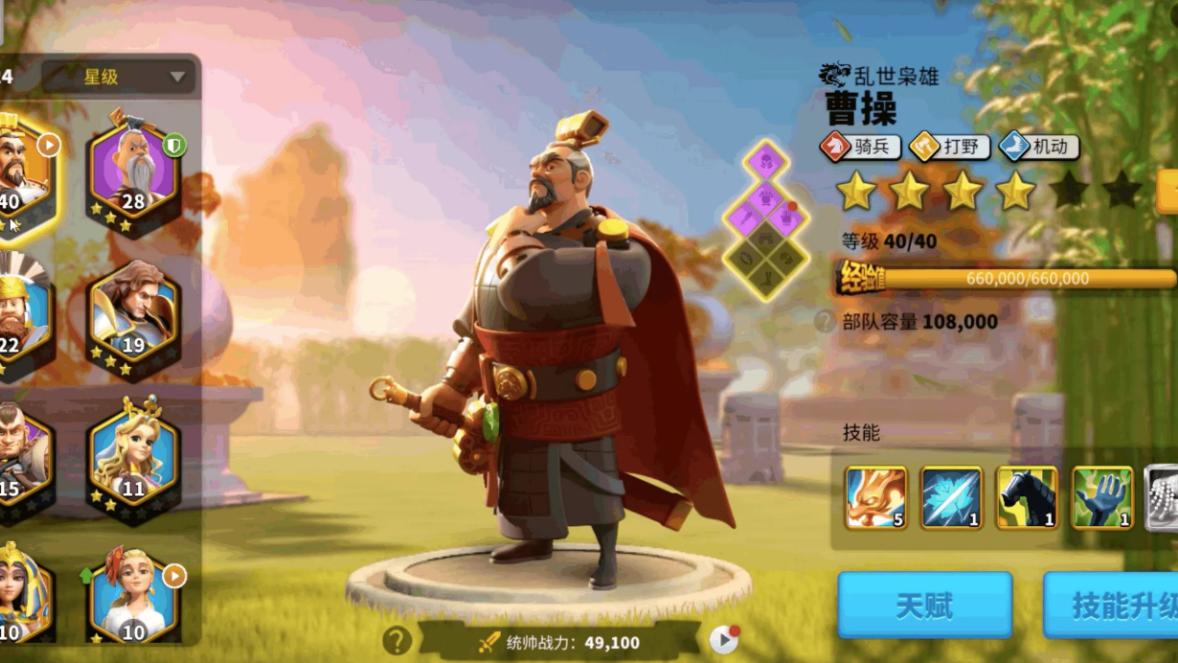Click the question mark beside 统帅战力
The width and height of the screenshot is (1178, 663).
397,641
